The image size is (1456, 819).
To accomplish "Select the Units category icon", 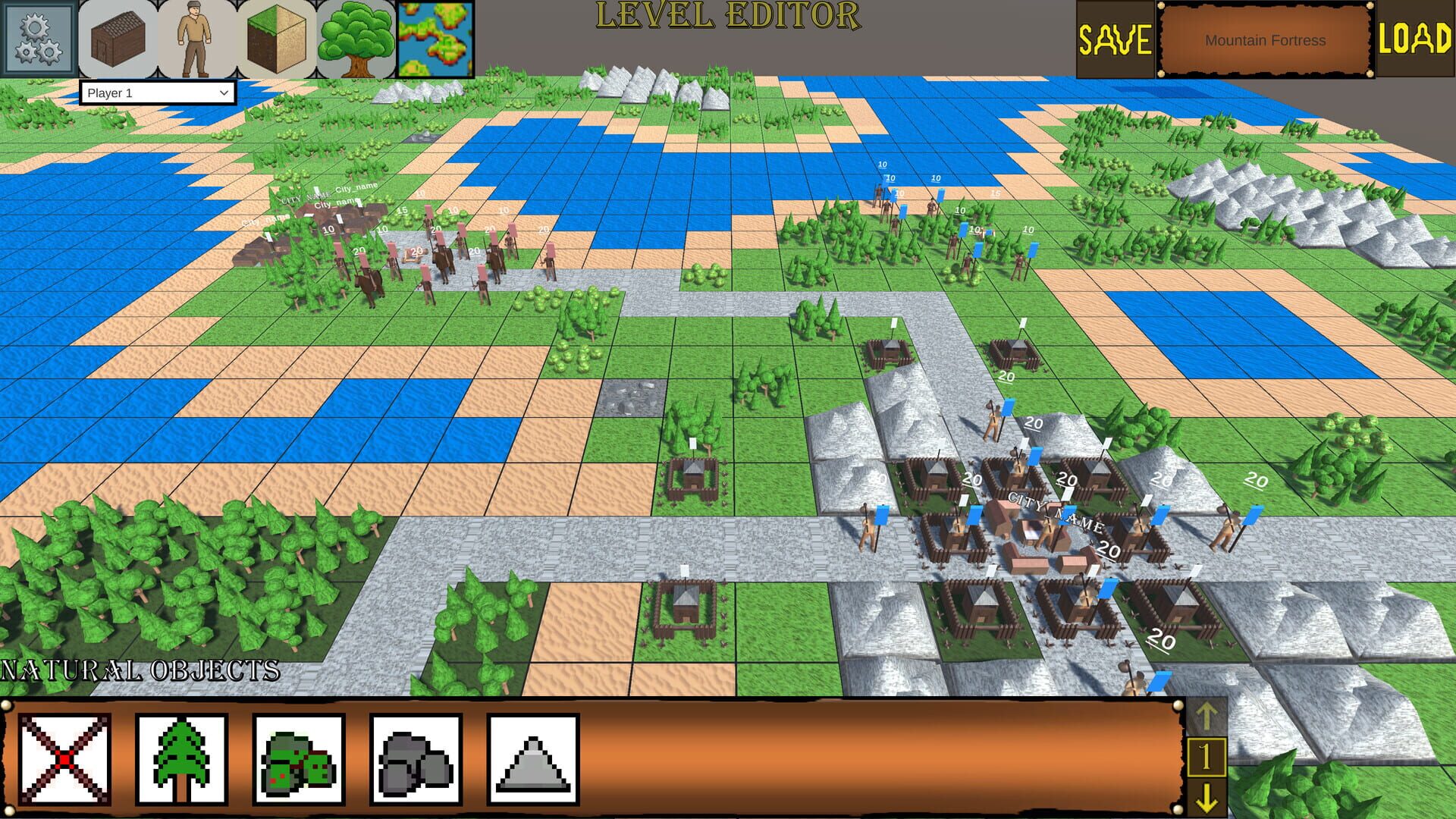I will point(196,39).
